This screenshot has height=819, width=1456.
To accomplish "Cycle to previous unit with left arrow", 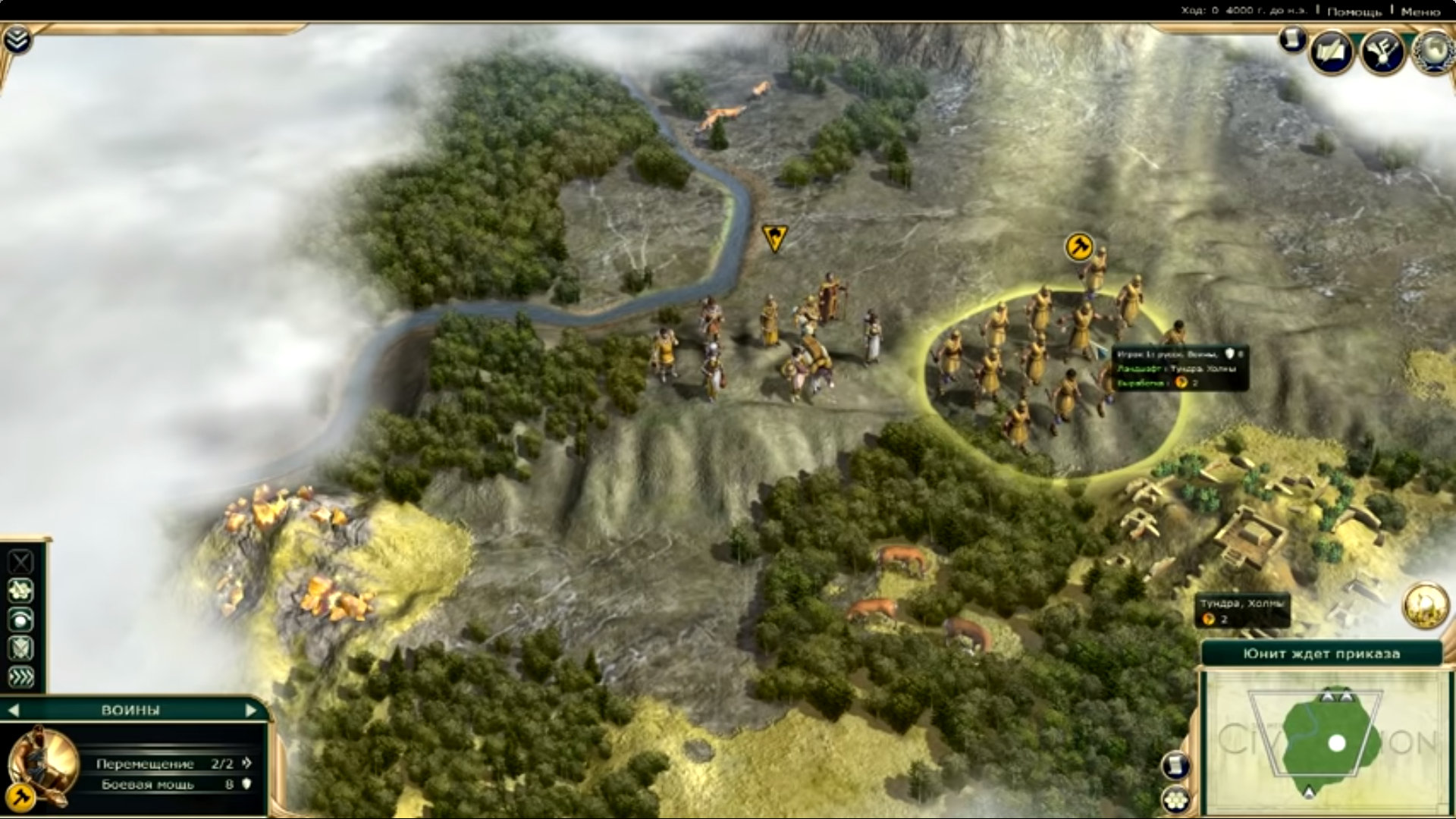I will (14, 711).
